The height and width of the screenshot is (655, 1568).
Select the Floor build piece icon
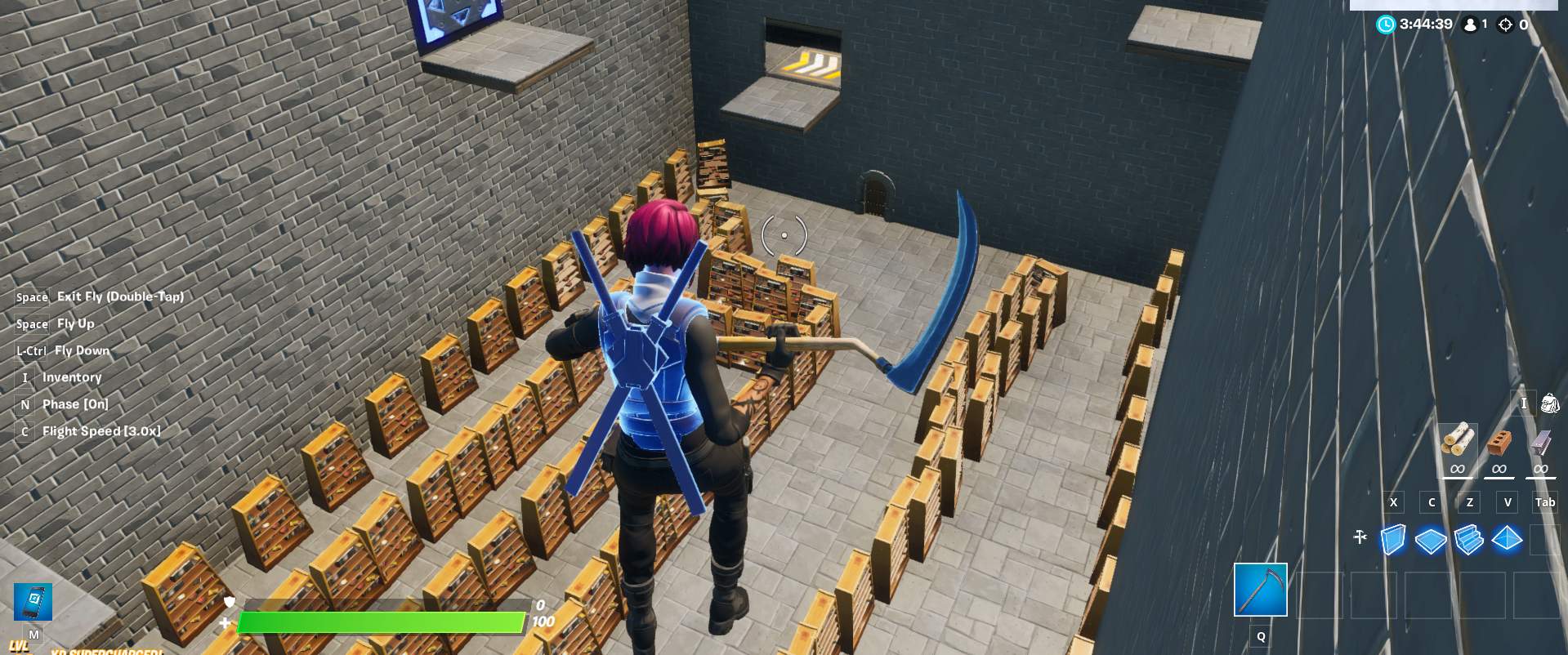pos(1431,538)
